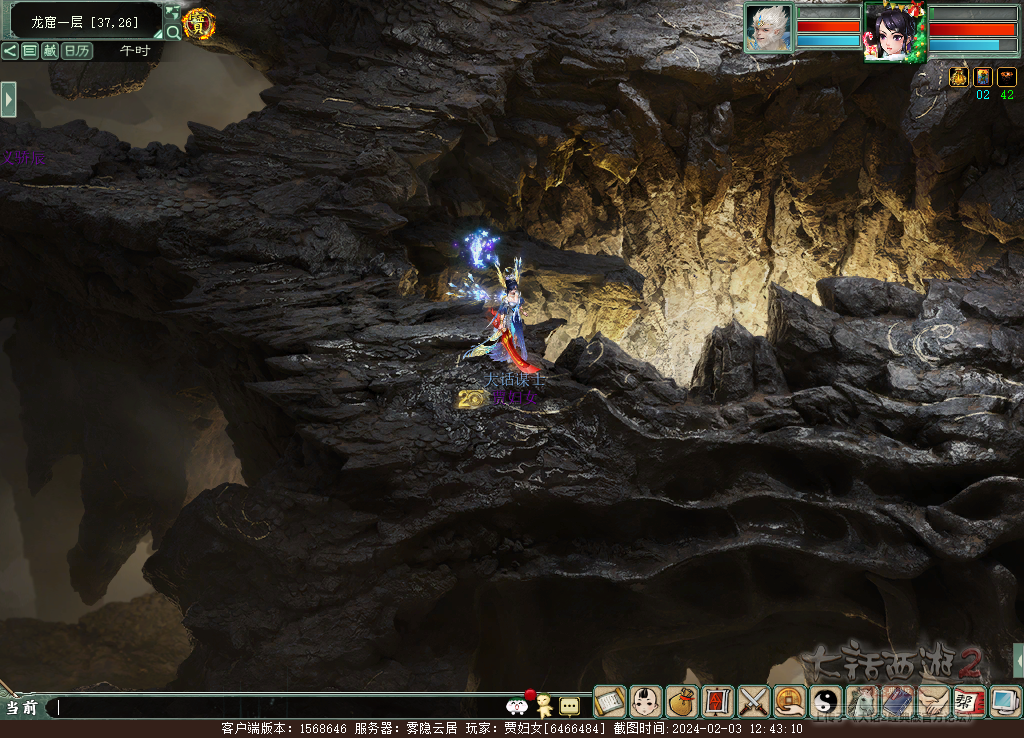Open the magnifier search by the map name
The height and width of the screenshot is (738, 1024).
tap(173, 32)
